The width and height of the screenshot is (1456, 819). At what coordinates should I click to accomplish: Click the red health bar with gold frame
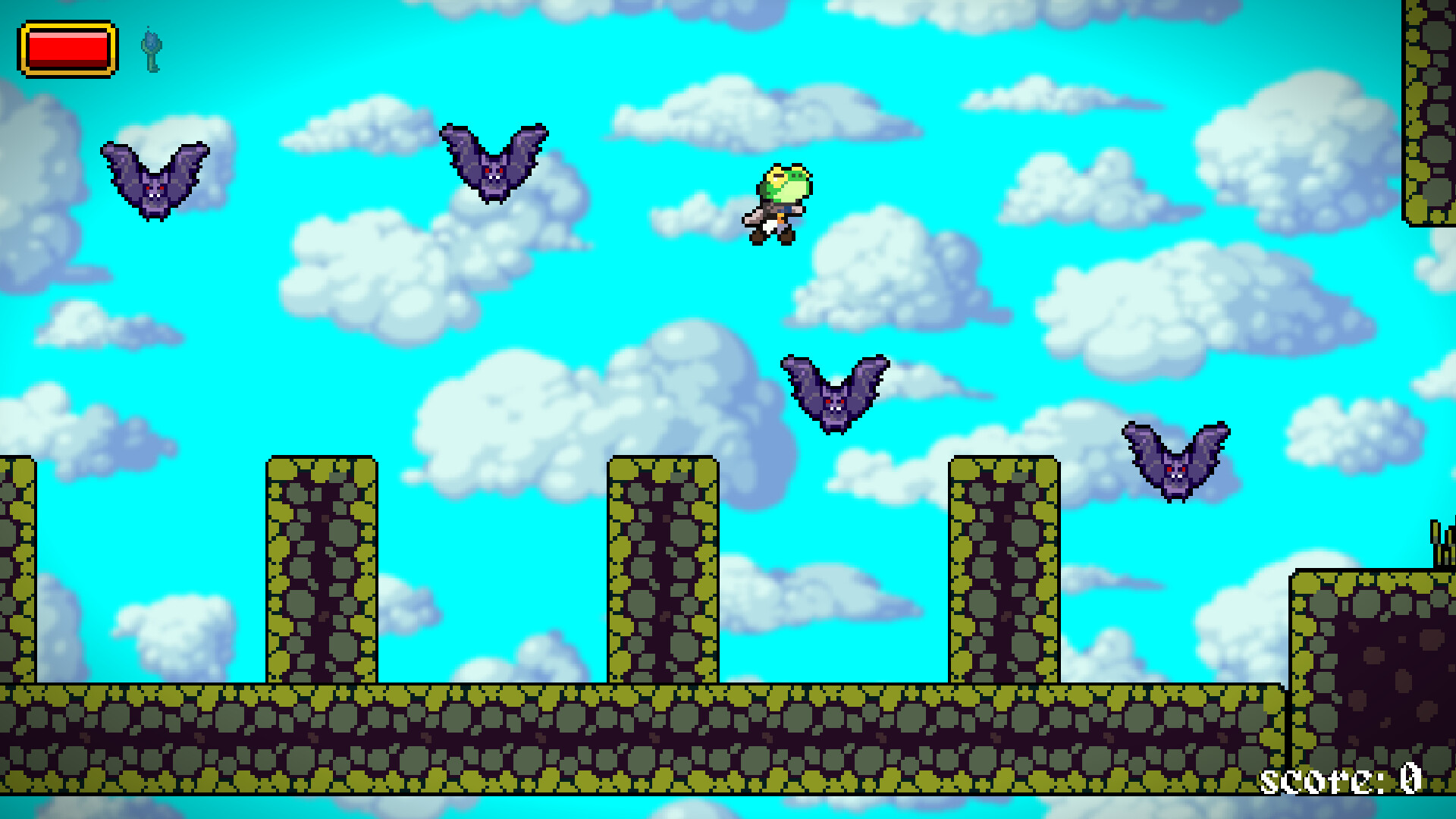70,49
